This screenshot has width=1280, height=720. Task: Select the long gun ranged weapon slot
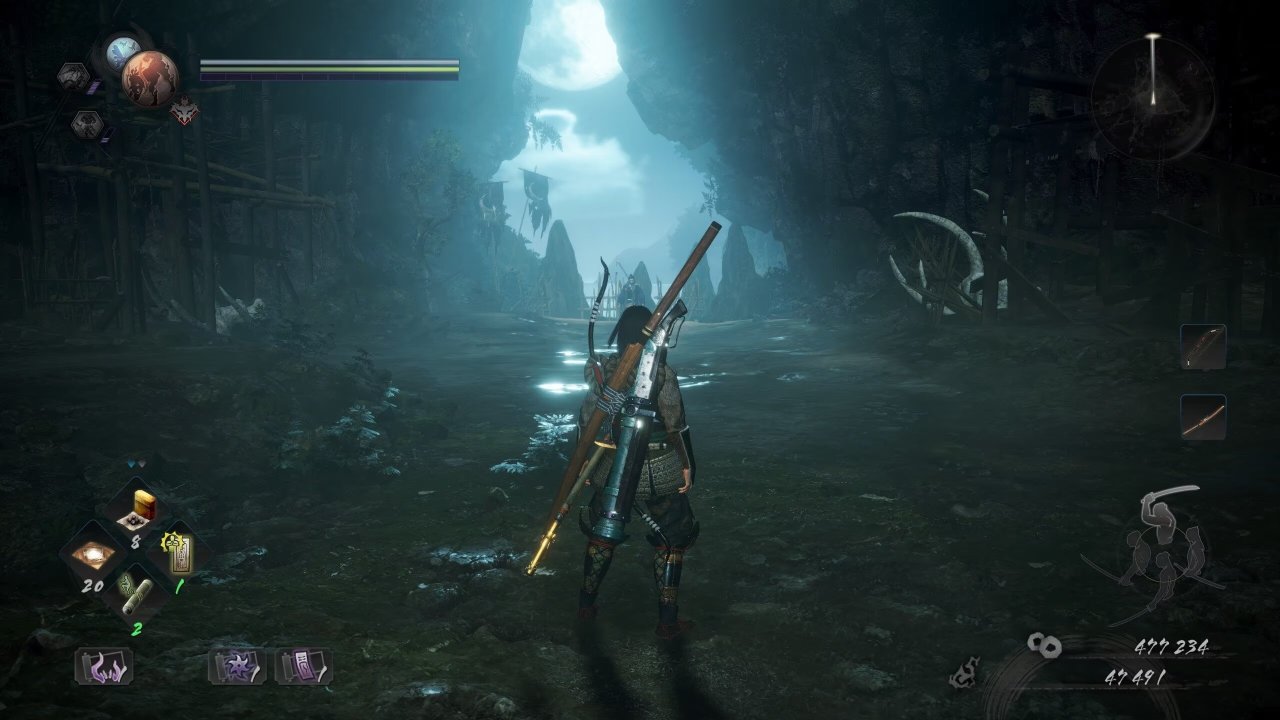coord(1202,416)
